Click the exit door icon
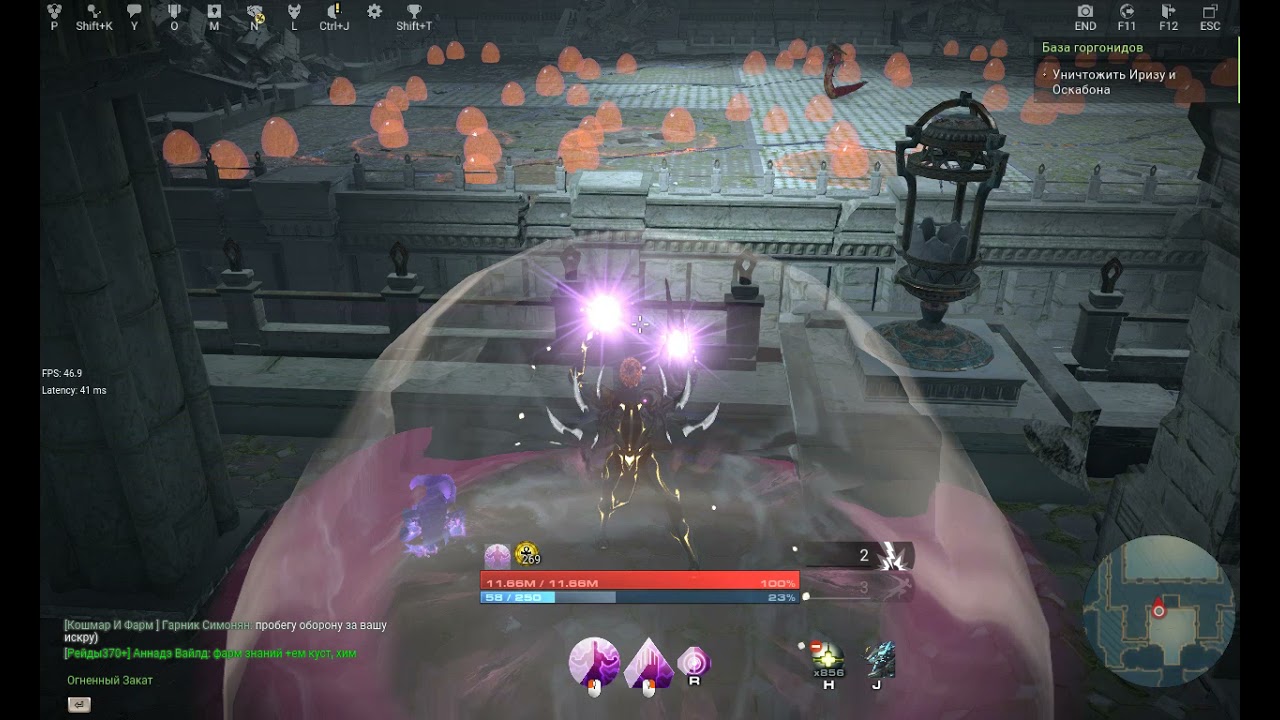 point(1168,12)
